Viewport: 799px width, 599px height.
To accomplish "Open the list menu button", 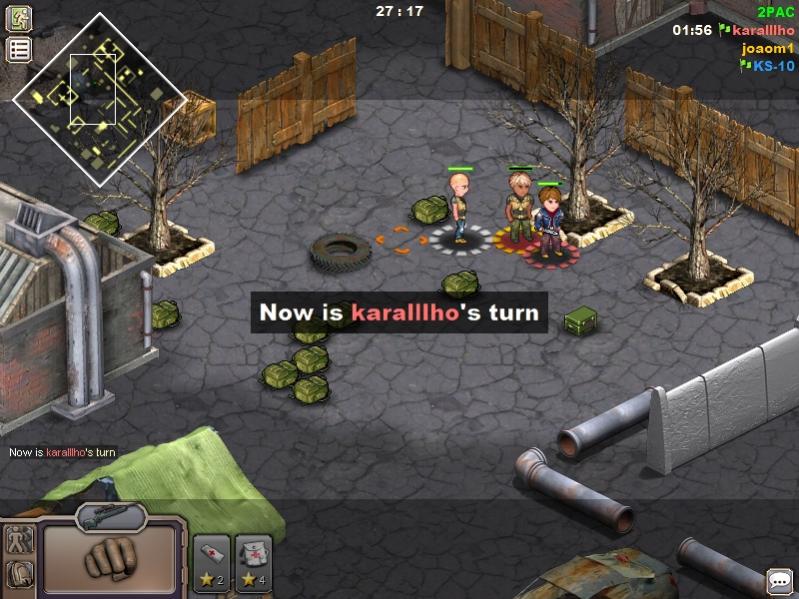I will click(19, 50).
